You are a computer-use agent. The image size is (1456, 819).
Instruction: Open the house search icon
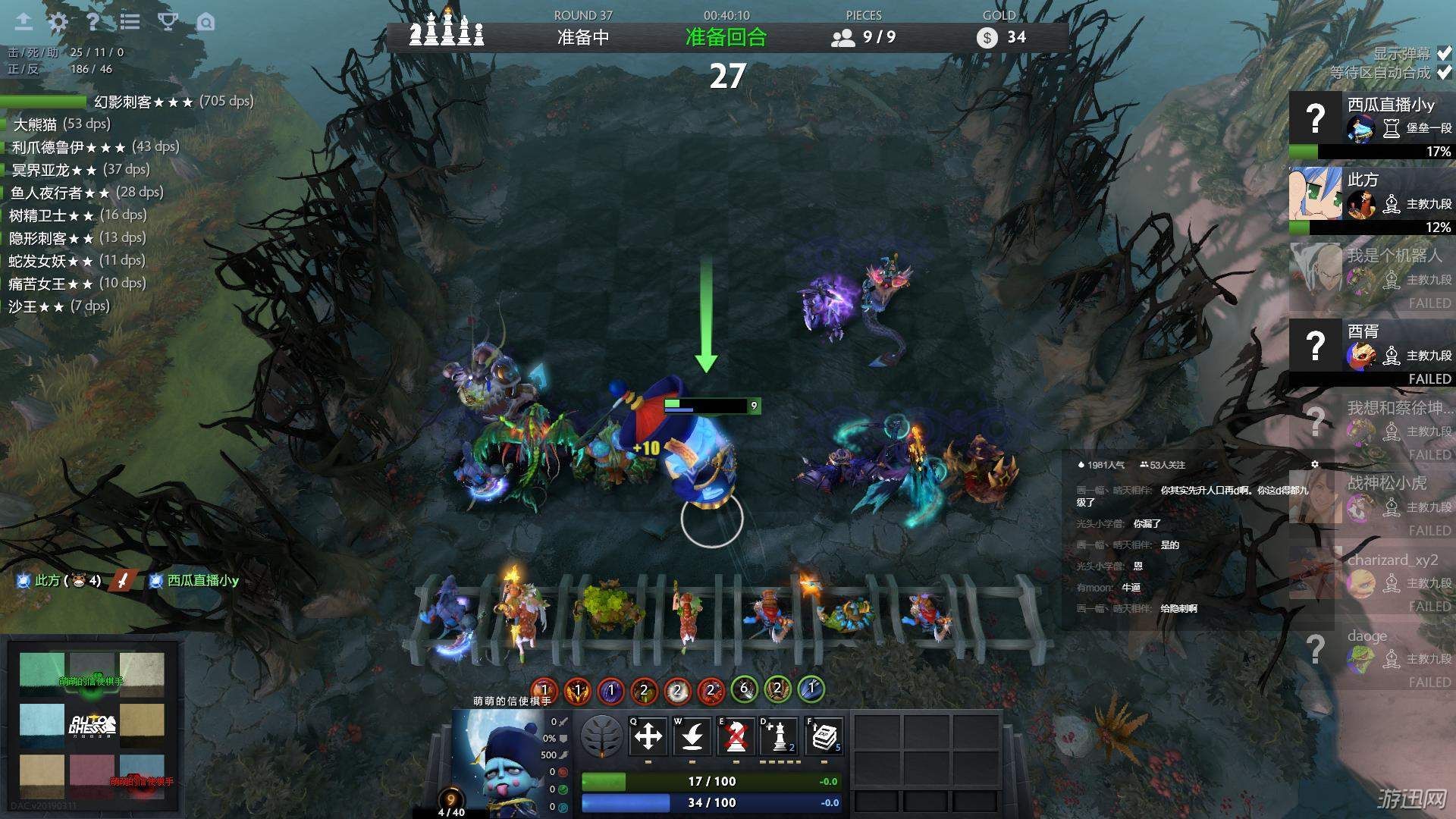[x=206, y=22]
